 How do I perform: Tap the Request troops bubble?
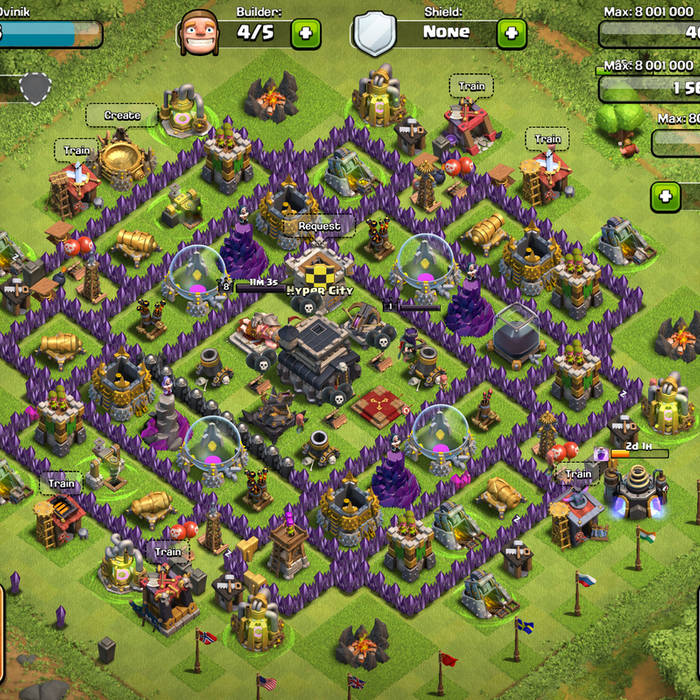point(319,226)
